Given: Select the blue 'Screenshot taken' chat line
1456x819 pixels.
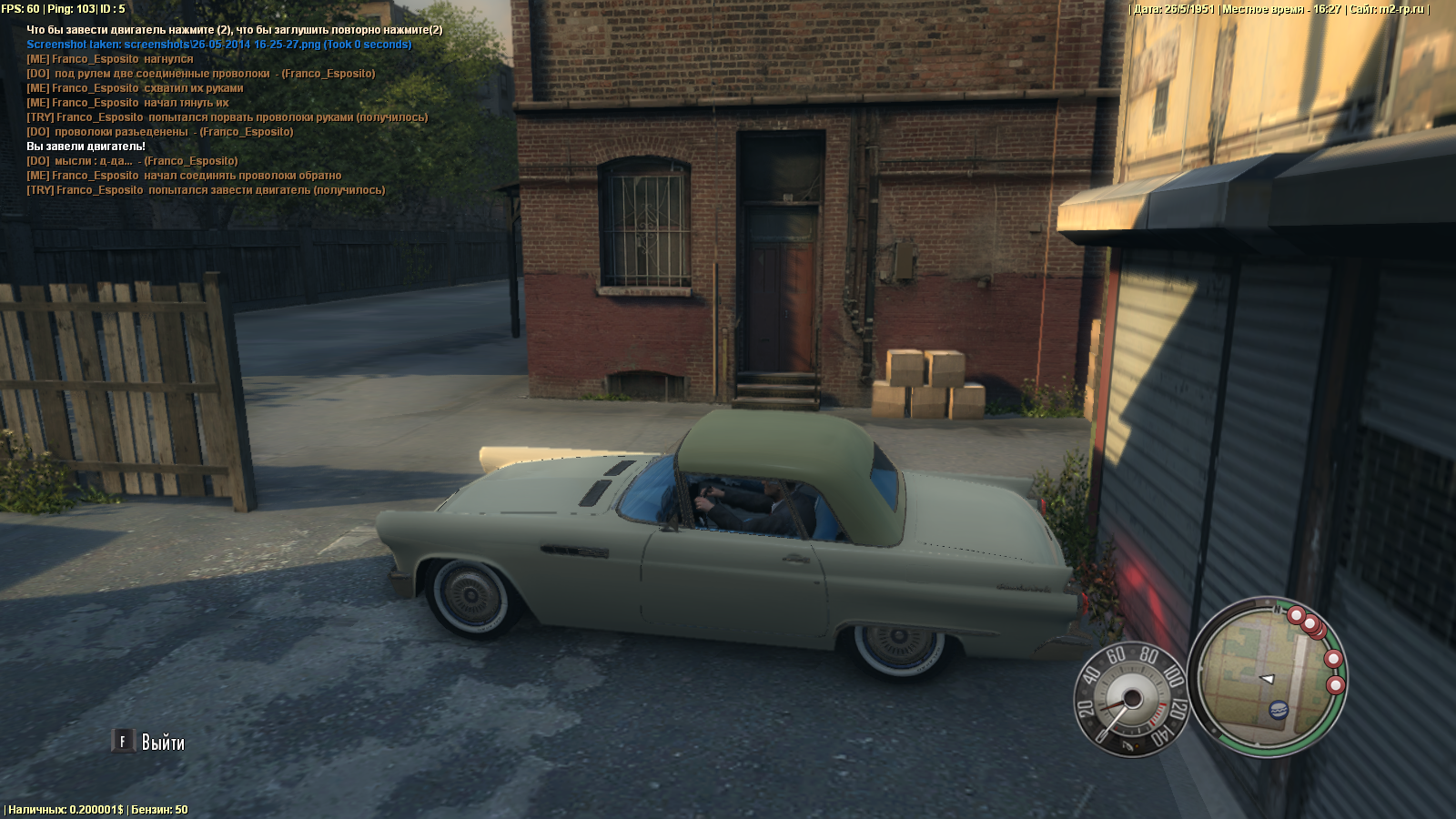Looking at the screenshot, I should pos(218,45).
